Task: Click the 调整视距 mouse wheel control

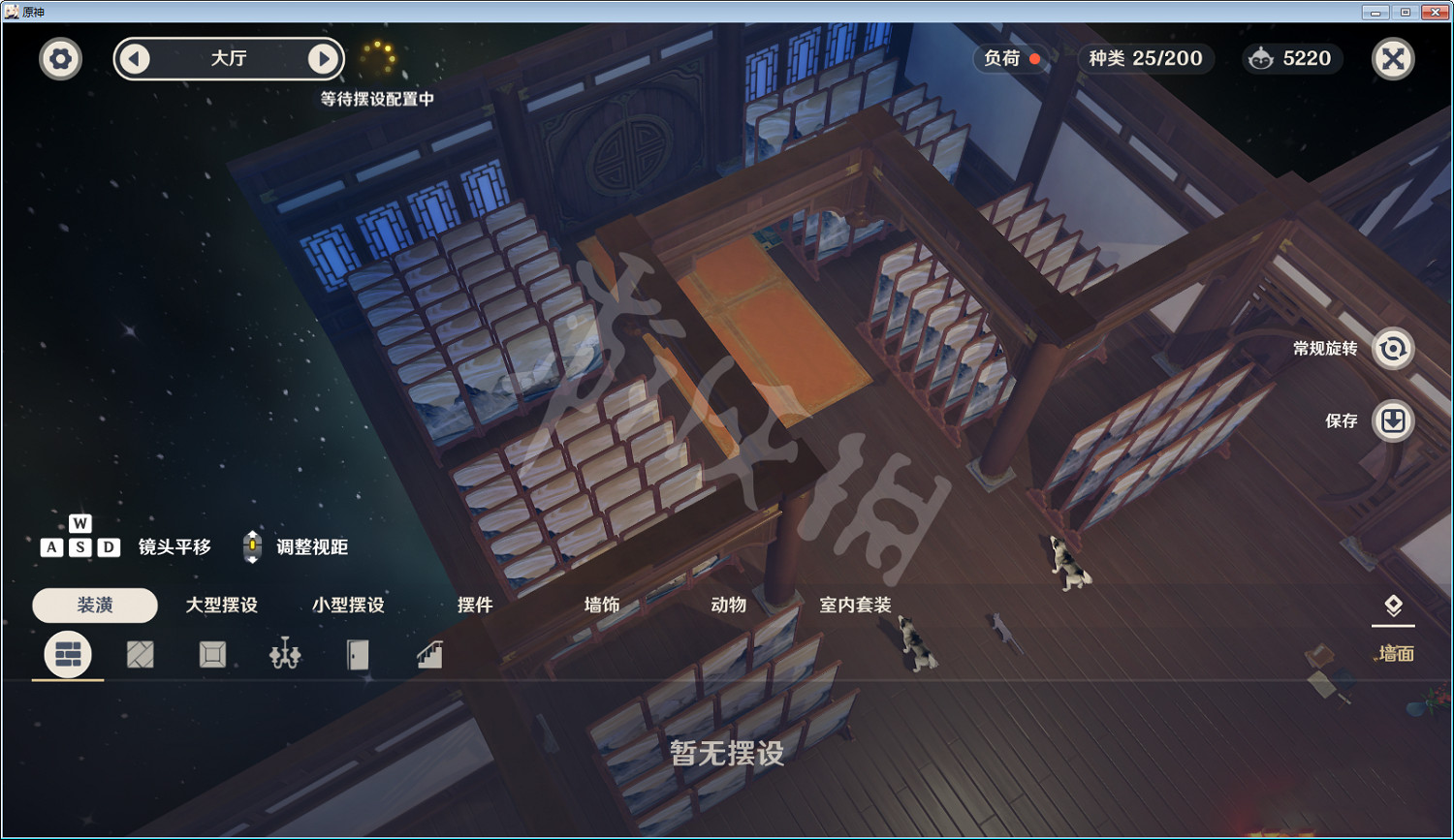Action: pyautogui.click(x=252, y=545)
